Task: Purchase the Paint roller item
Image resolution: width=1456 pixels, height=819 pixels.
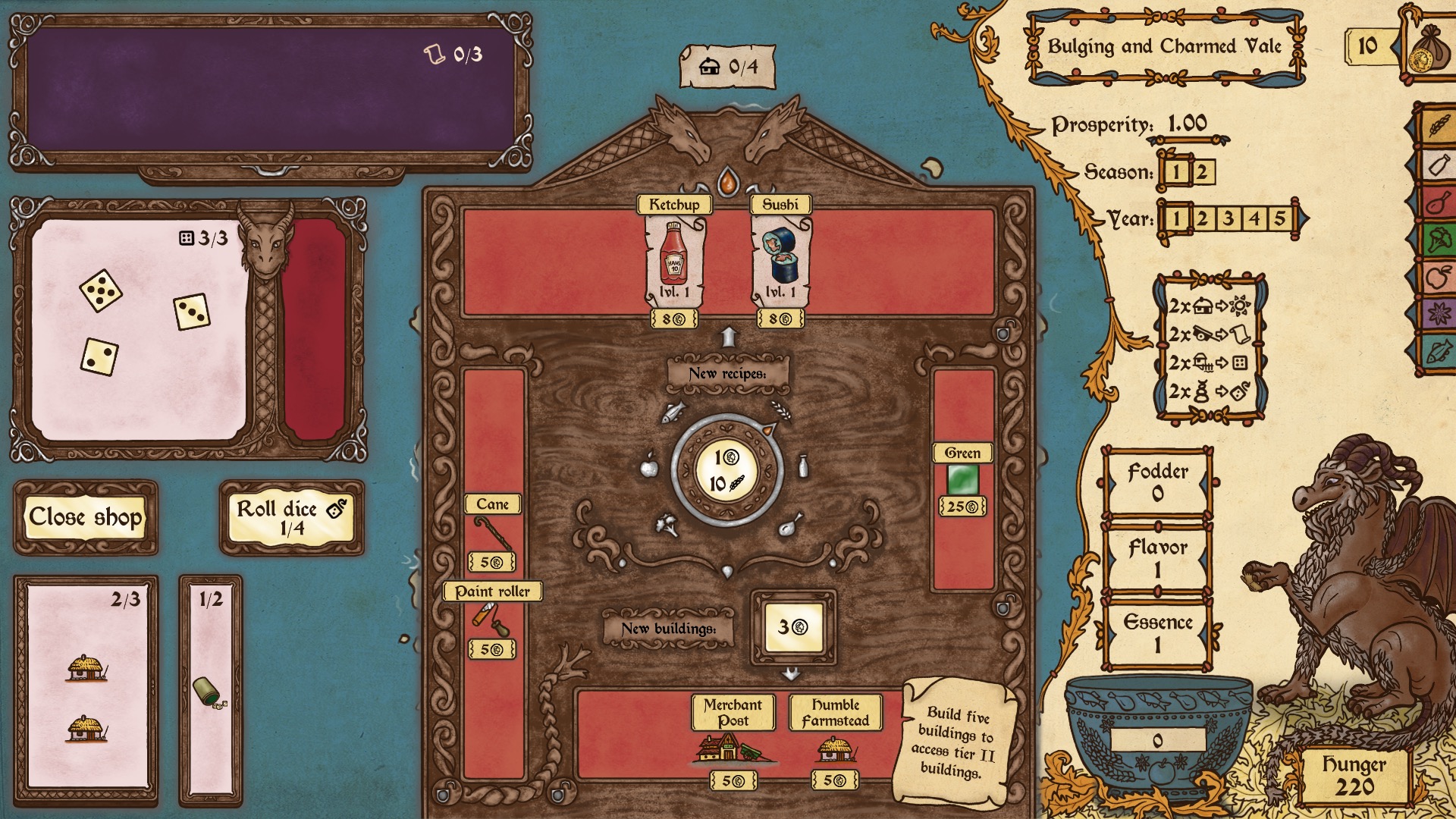Action: coord(492,620)
